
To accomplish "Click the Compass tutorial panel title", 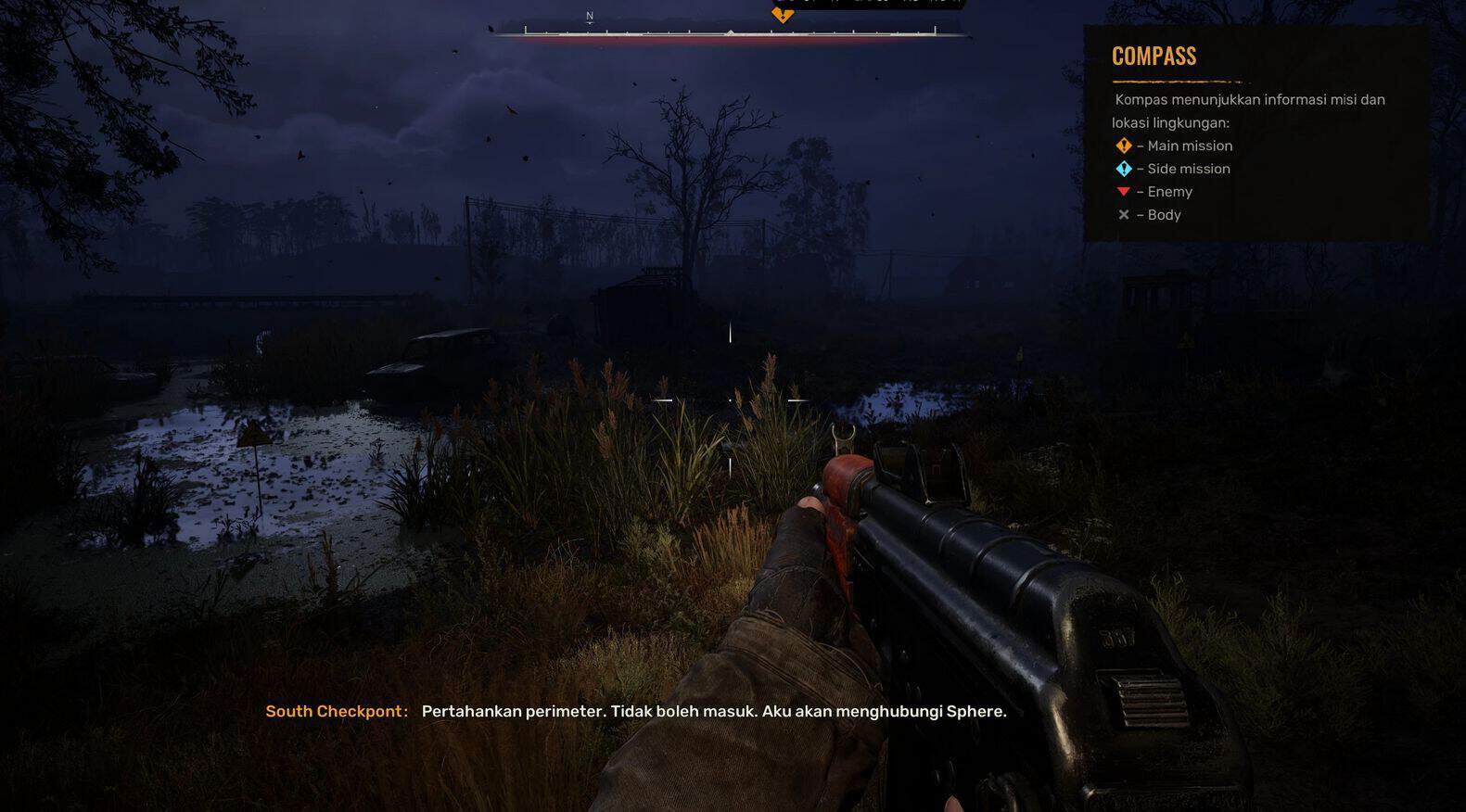I will (x=1154, y=57).
